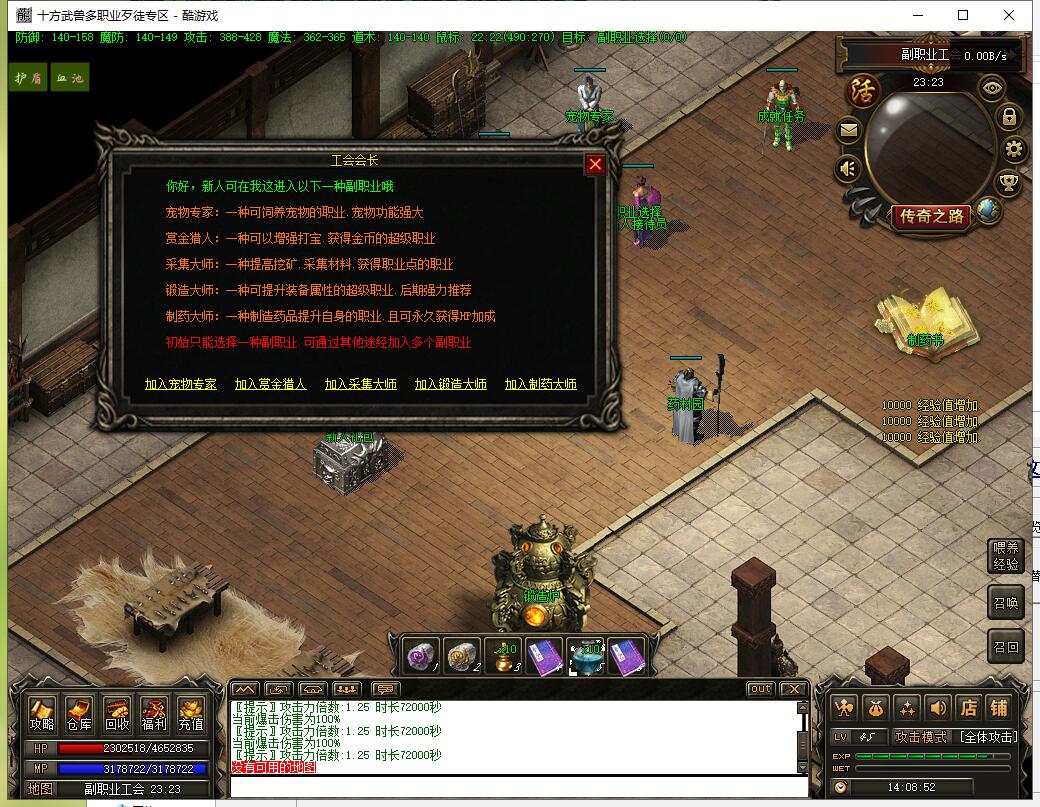This screenshot has width=1040, height=807.
Task: Close the chat panel with X
Action: click(793, 689)
